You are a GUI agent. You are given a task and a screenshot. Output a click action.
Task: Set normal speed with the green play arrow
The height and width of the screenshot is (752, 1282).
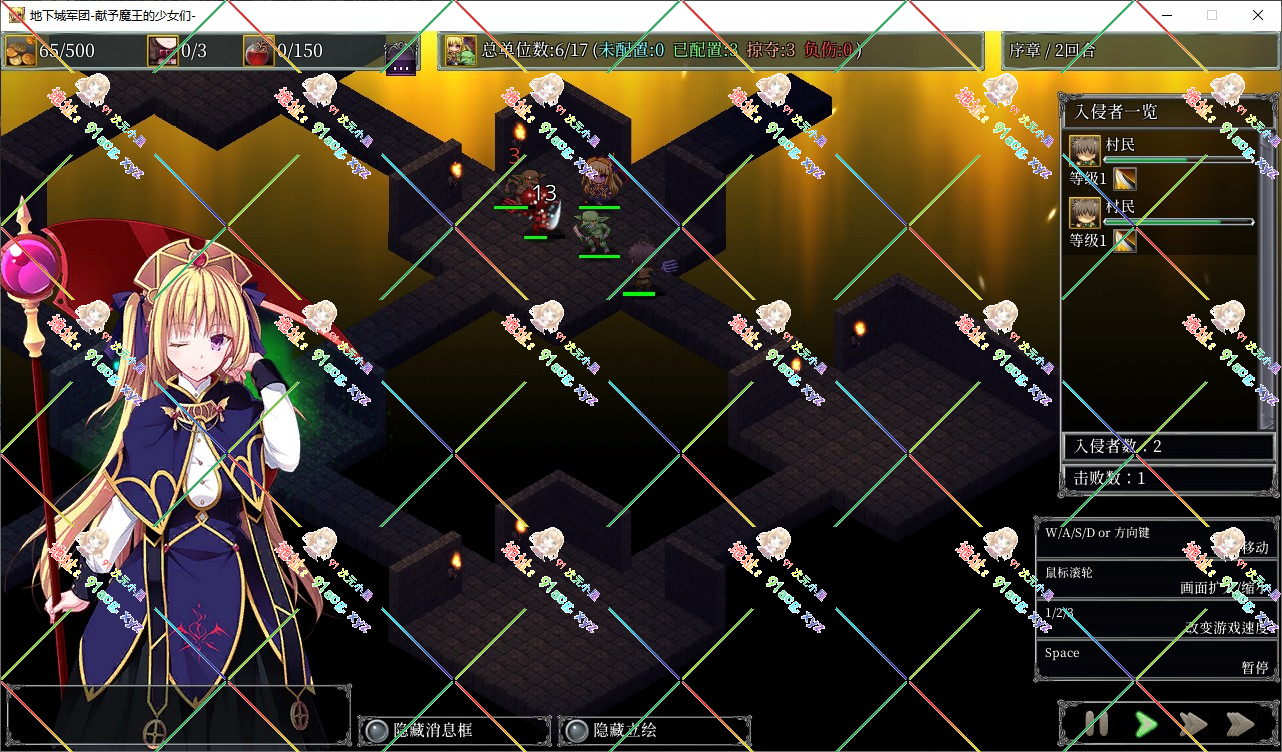[1146, 724]
